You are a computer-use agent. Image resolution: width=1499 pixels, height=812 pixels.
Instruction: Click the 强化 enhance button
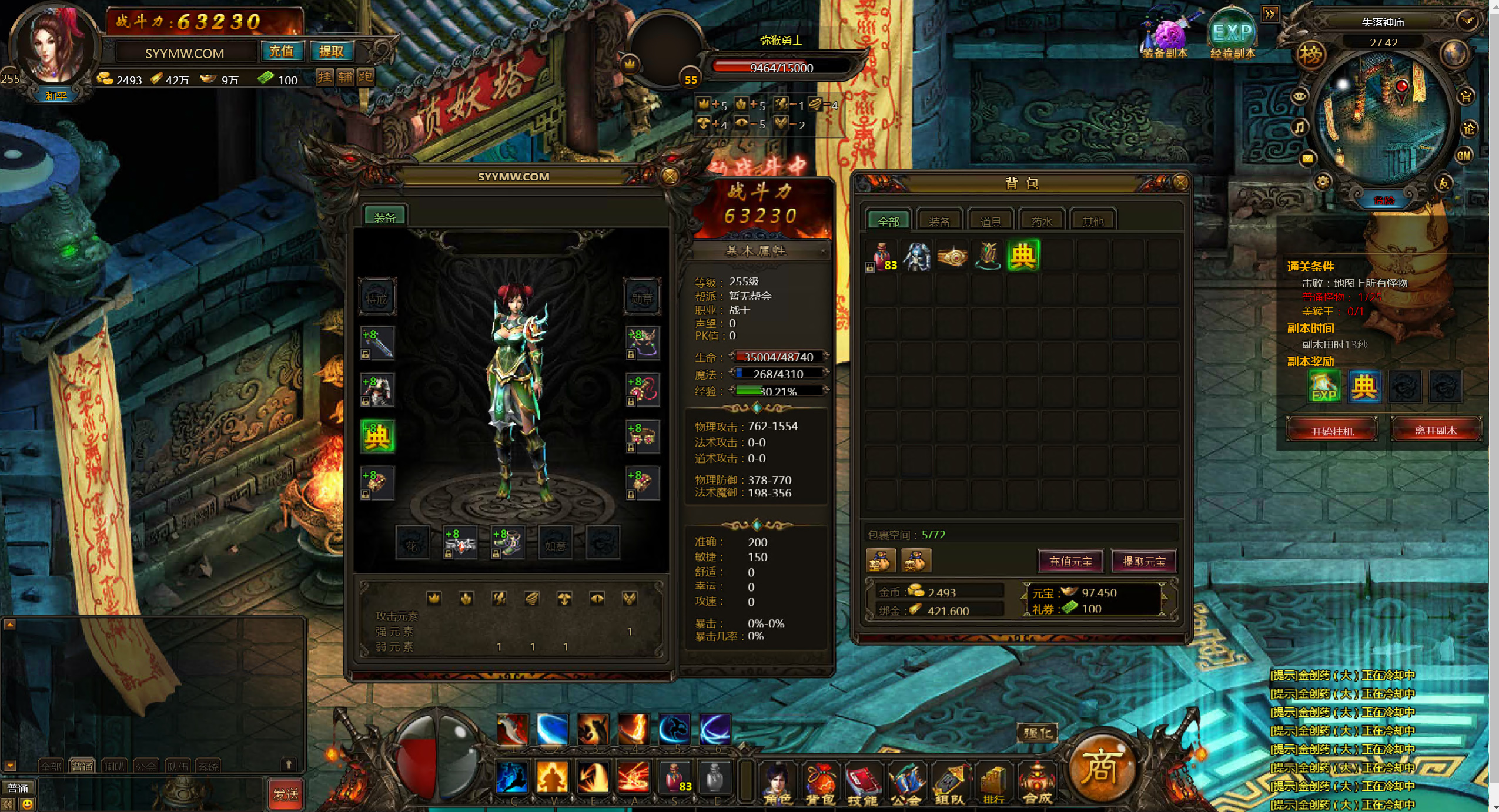[1037, 733]
